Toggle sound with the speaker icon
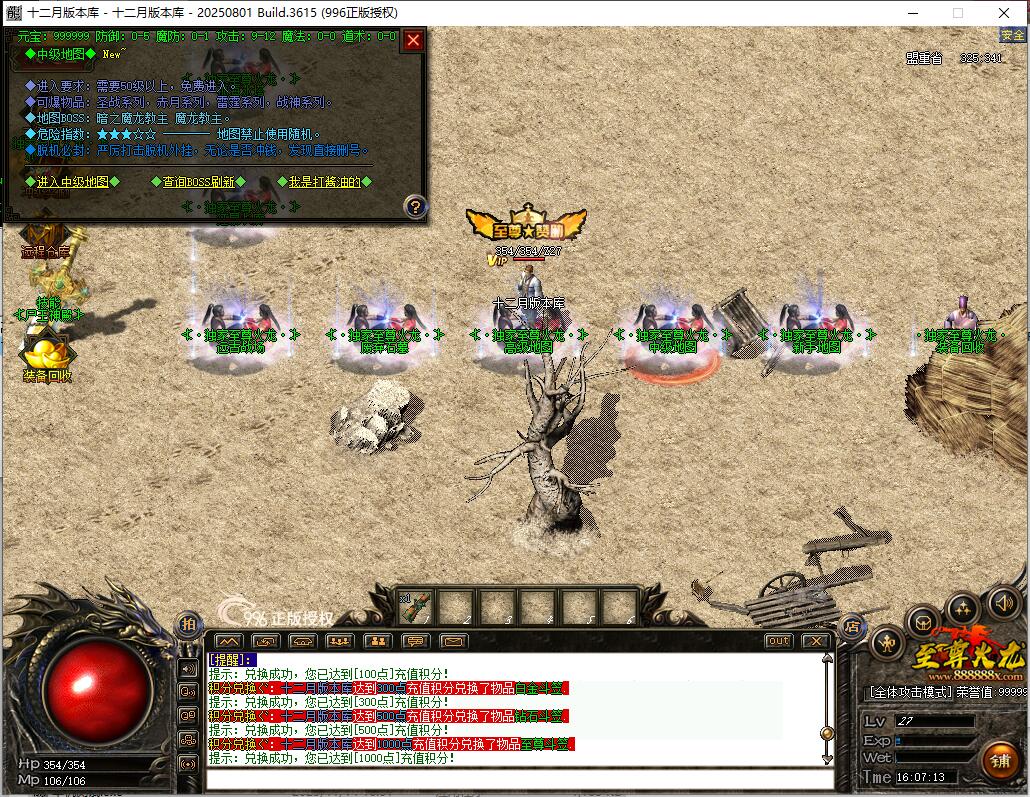Screen dimensions: 1030x797 pyautogui.click(x=1003, y=603)
